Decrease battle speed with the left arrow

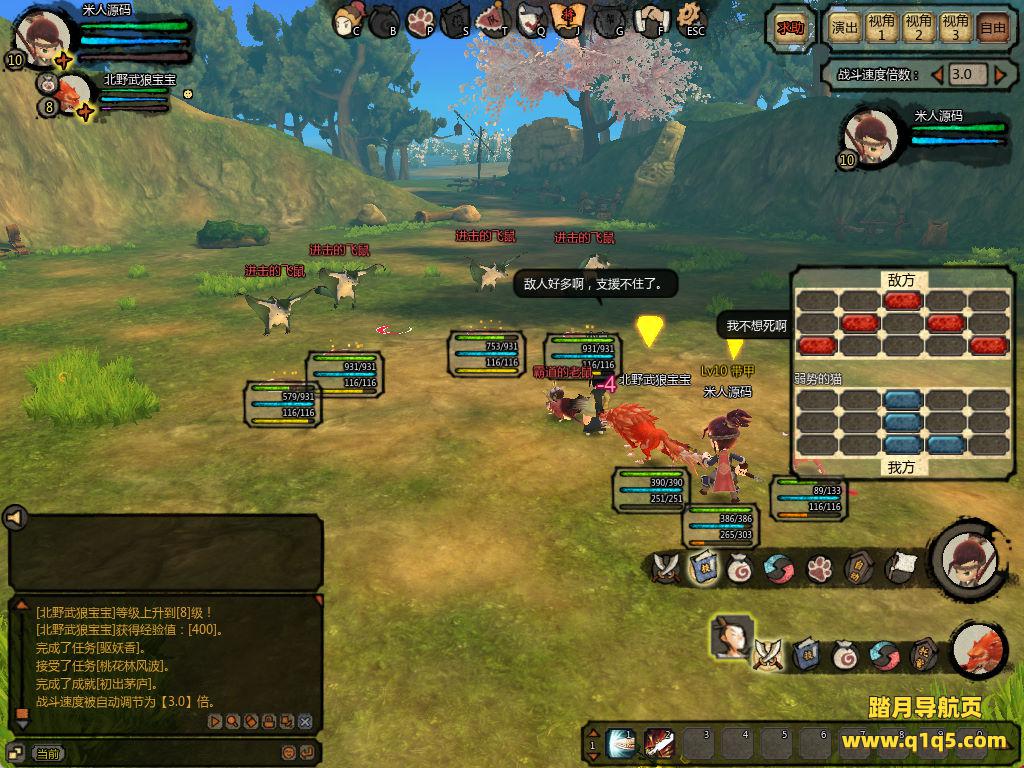pos(937,75)
